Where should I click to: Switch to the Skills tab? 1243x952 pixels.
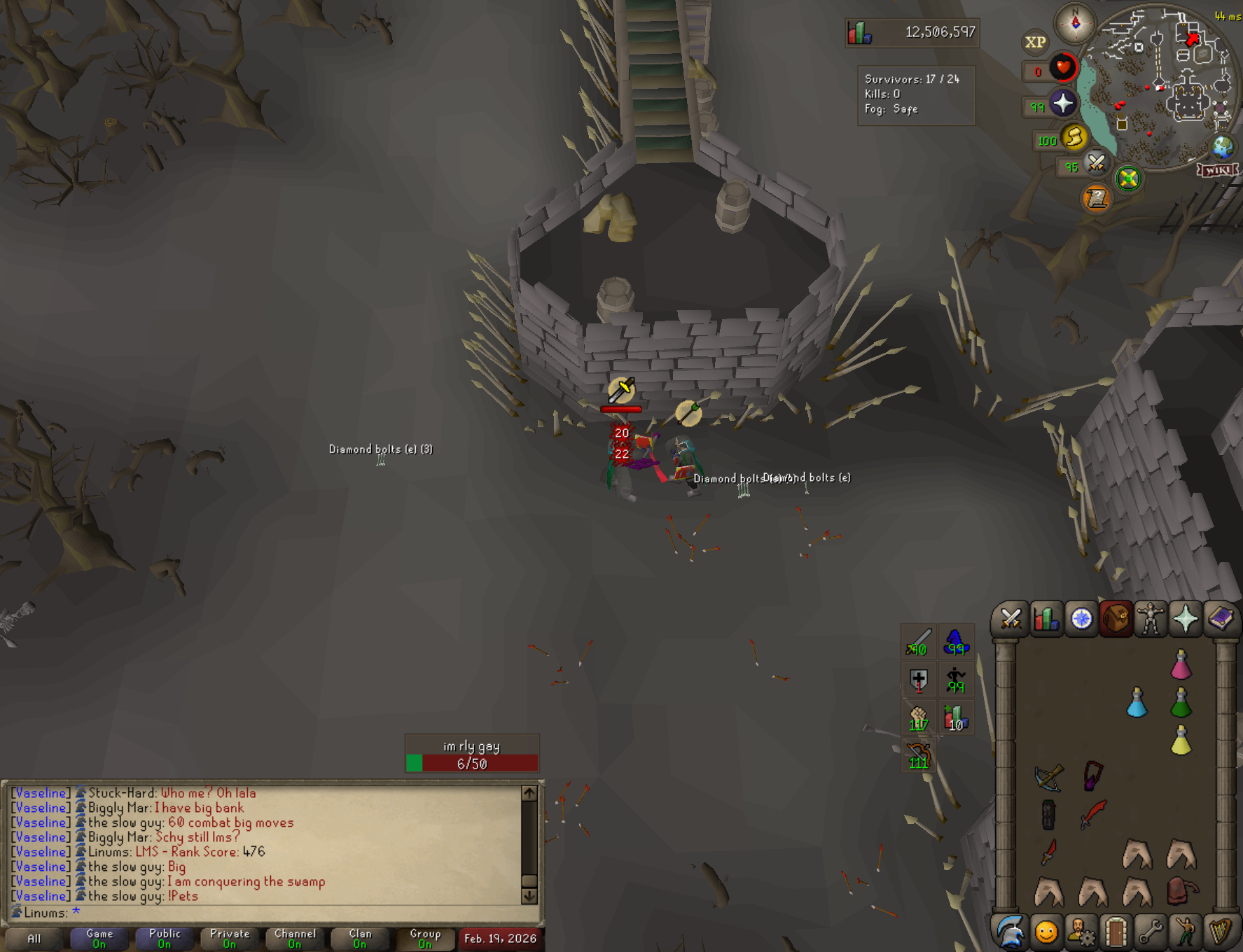(x=1046, y=619)
